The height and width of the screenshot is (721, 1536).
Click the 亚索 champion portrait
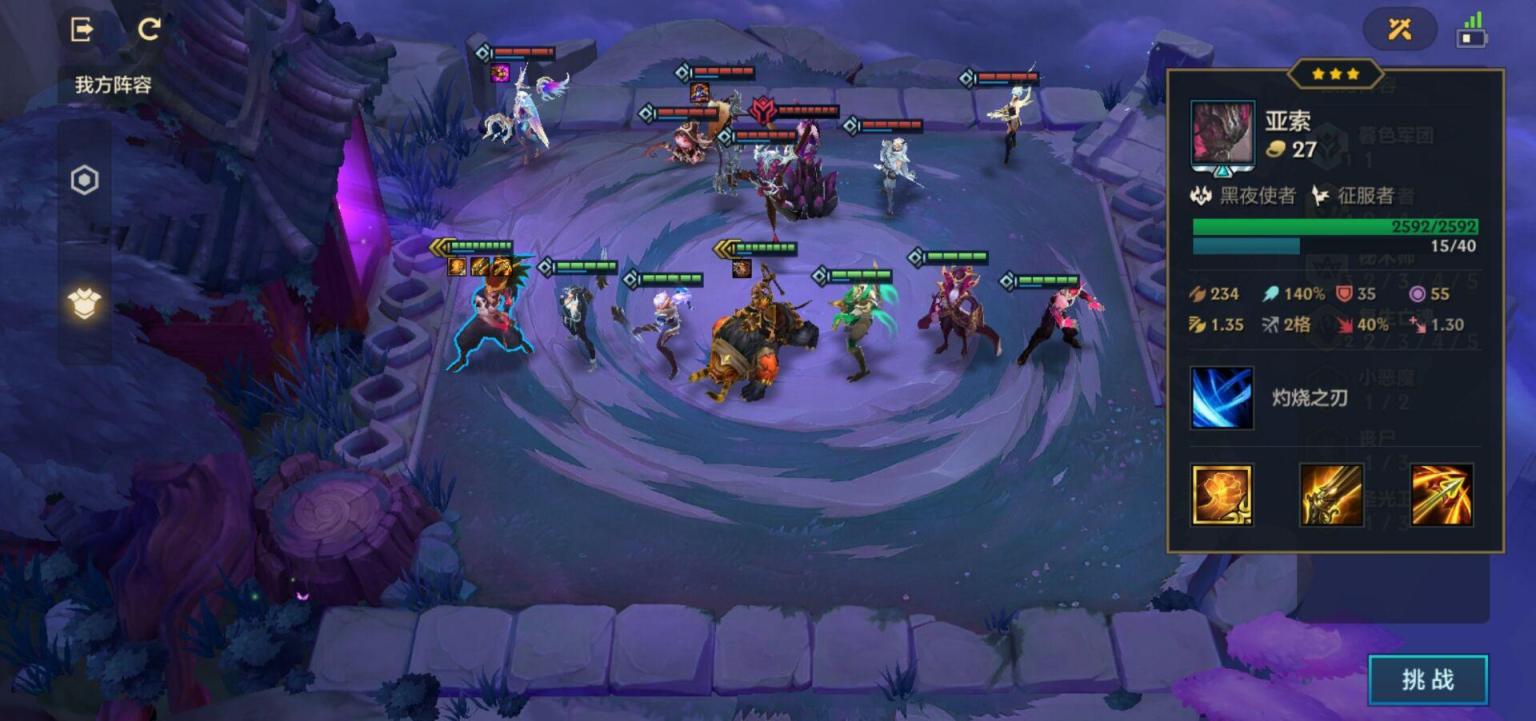(1223, 133)
